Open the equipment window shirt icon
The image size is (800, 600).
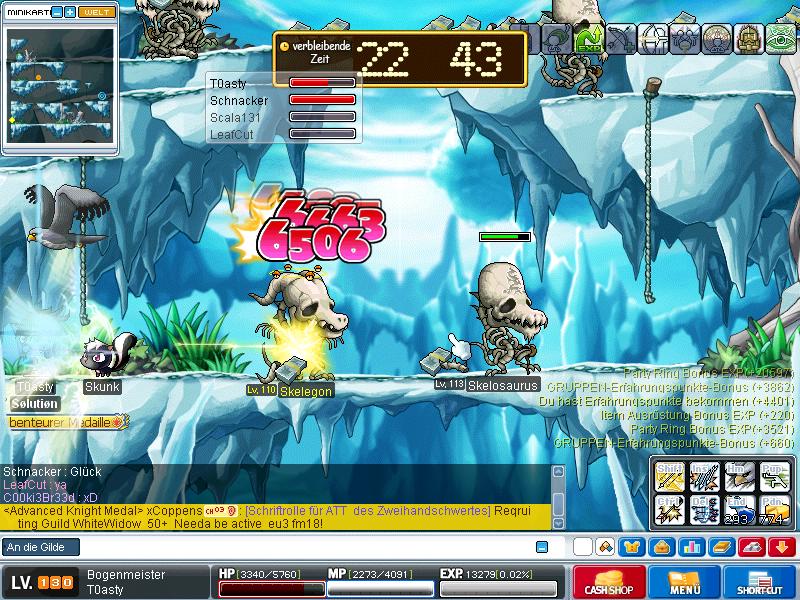click(x=632, y=547)
